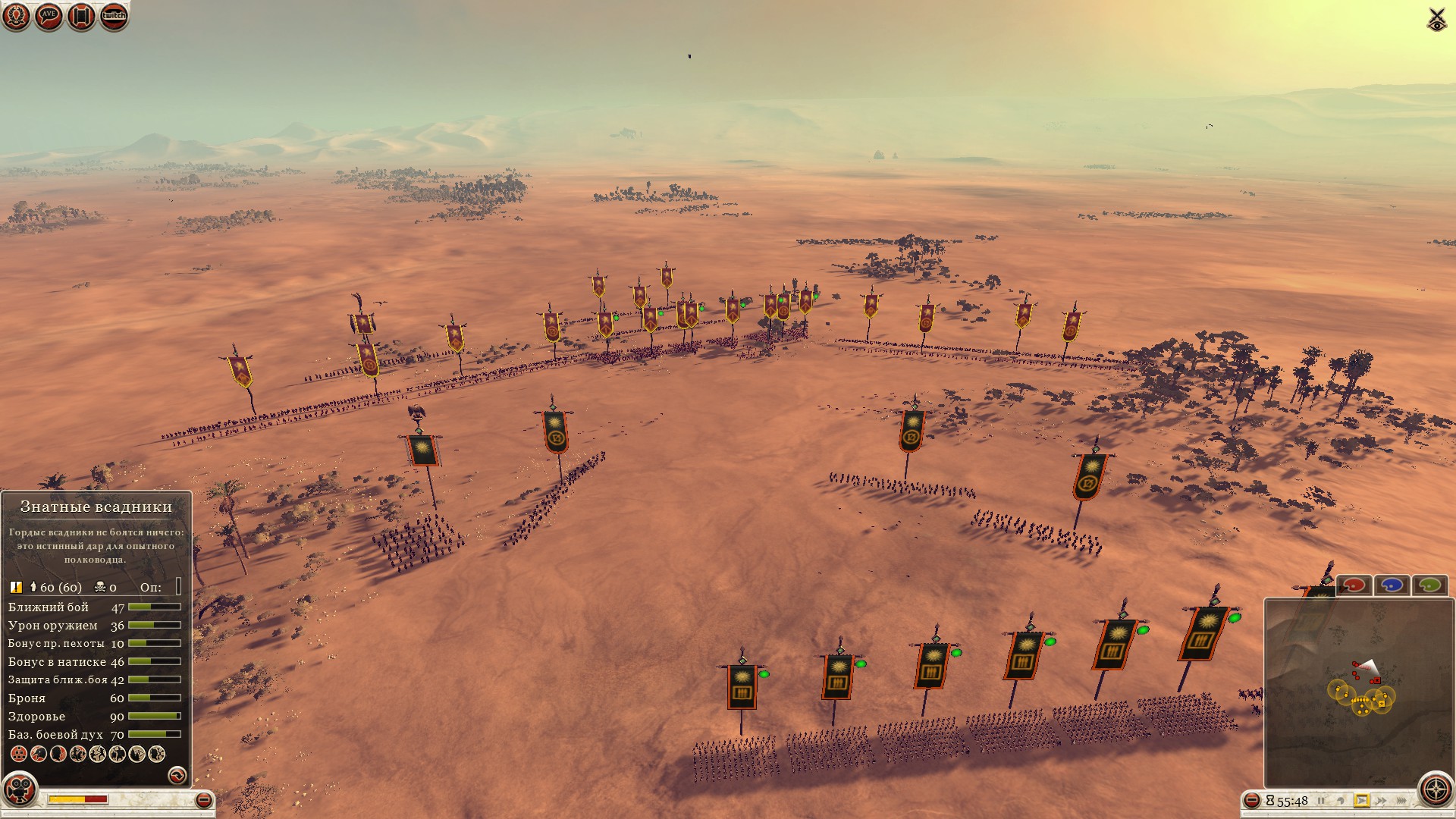Set battle to triple fast-forward speed
Image resolution: width=1456 pixels, height=819 pixels.
click(x=1402, y=801)
